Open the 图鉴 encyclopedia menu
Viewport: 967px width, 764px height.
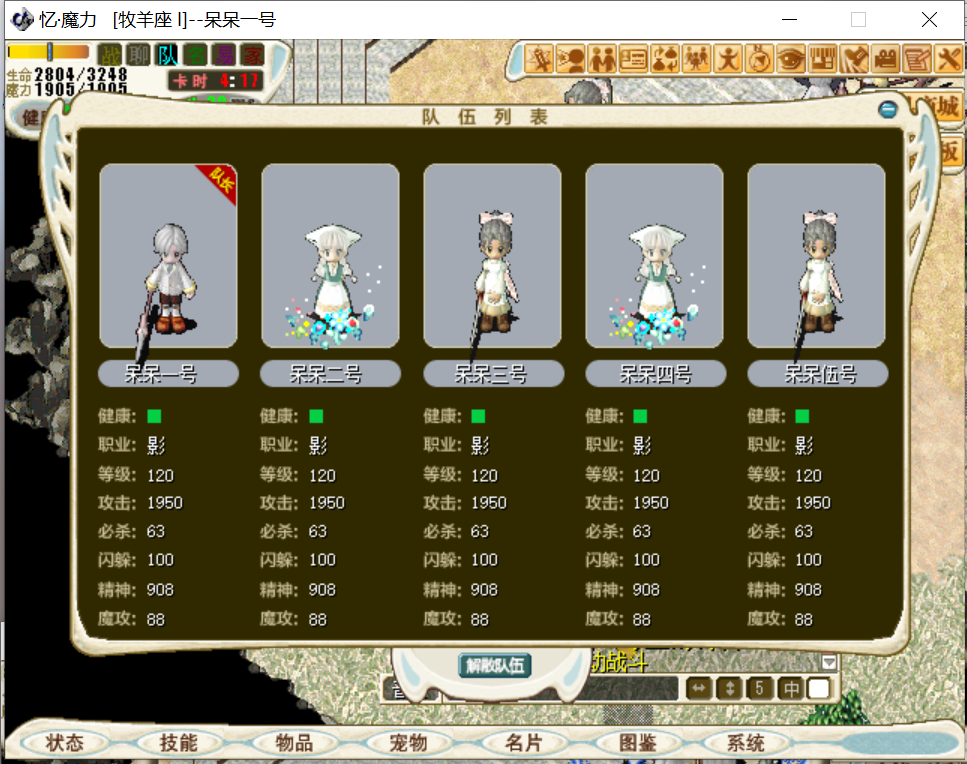click(x=637, y=743)
